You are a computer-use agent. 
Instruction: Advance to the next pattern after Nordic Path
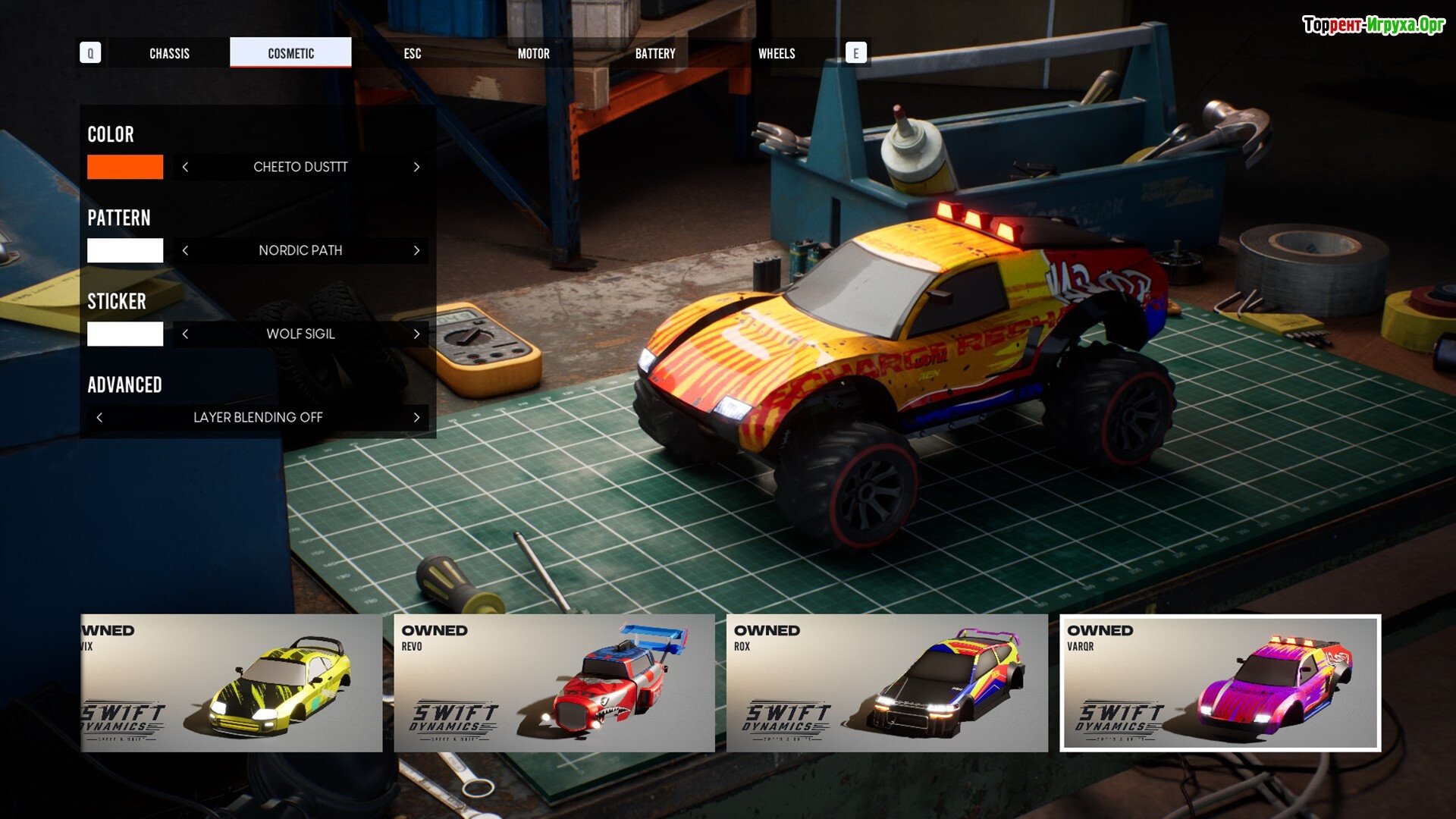pyautogui.click(x=416, y=250)
